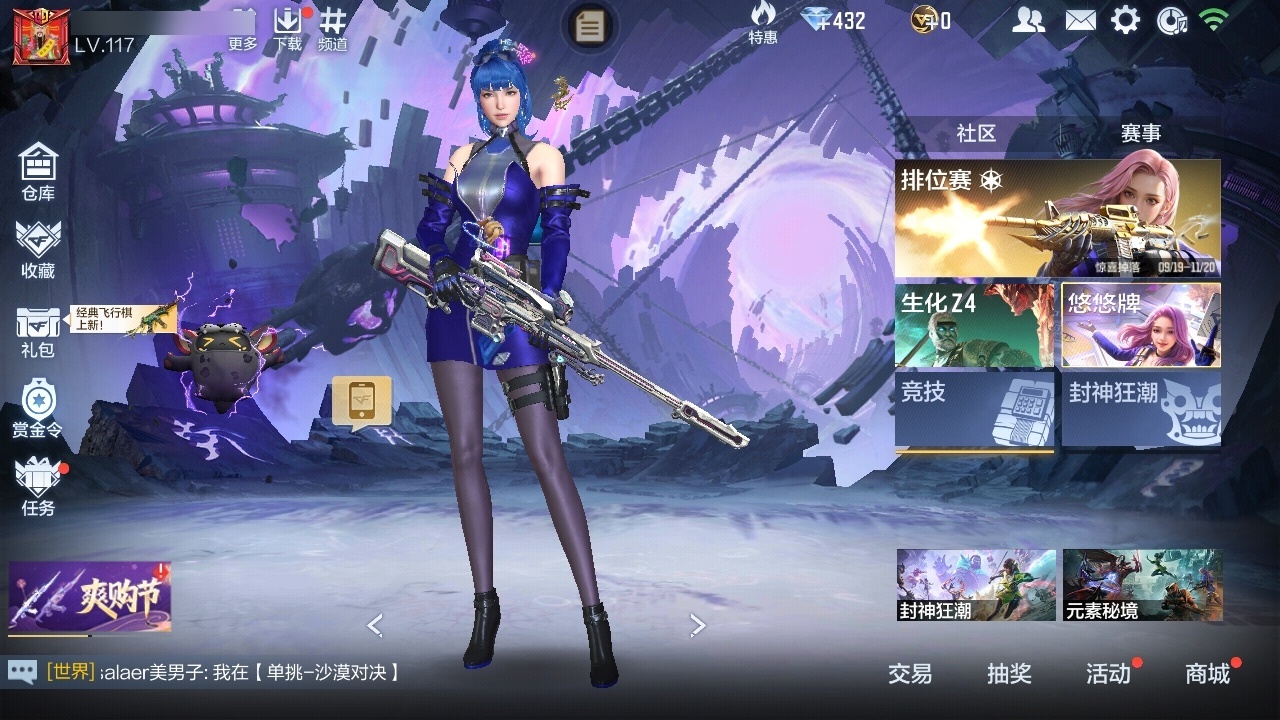Open the 频道 channel selector

click(333, 27)
